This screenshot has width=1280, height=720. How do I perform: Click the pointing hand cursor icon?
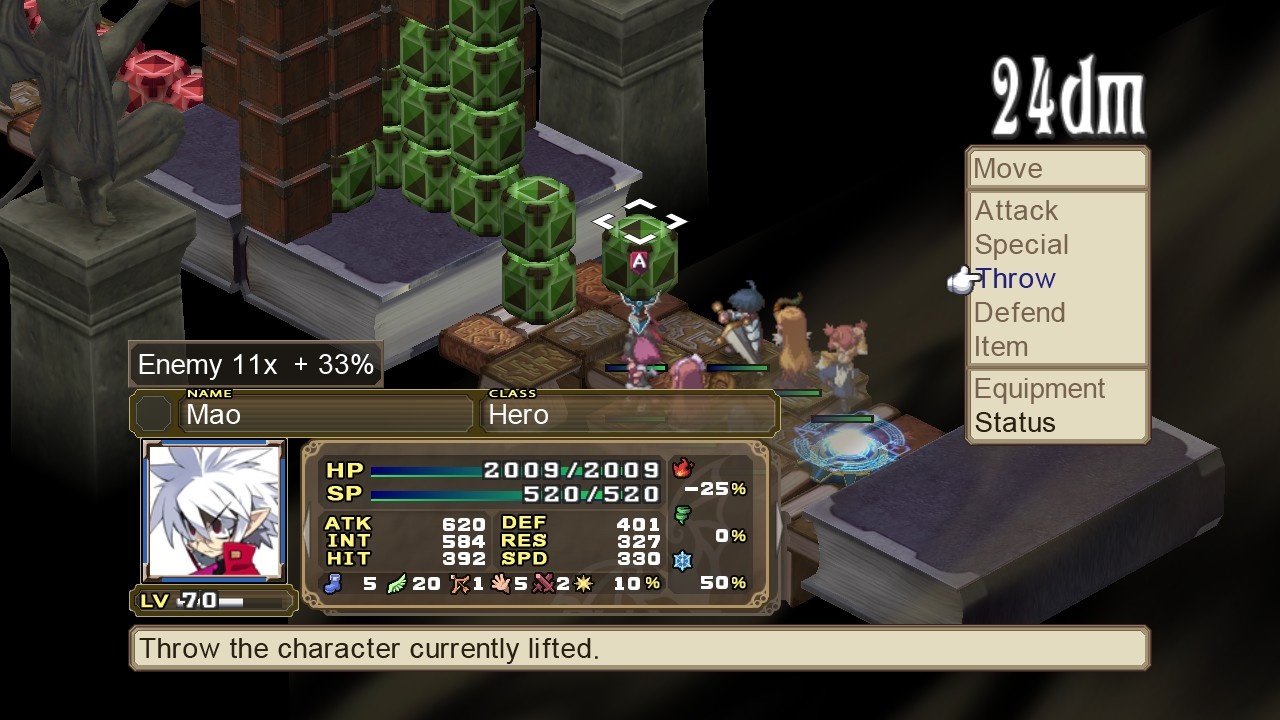(962, 281)
